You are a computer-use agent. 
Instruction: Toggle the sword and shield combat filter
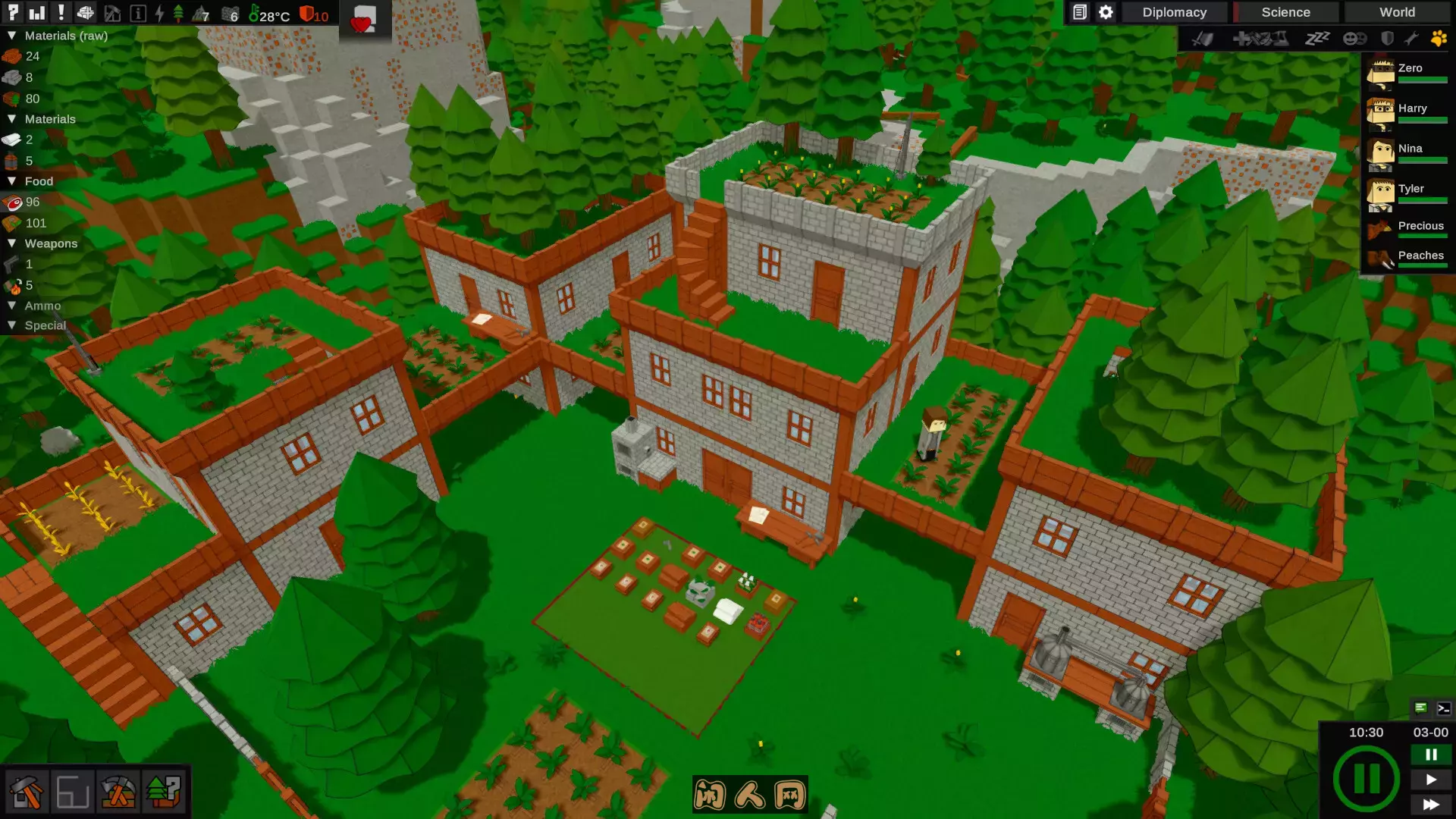click(x=1202, y=39)
